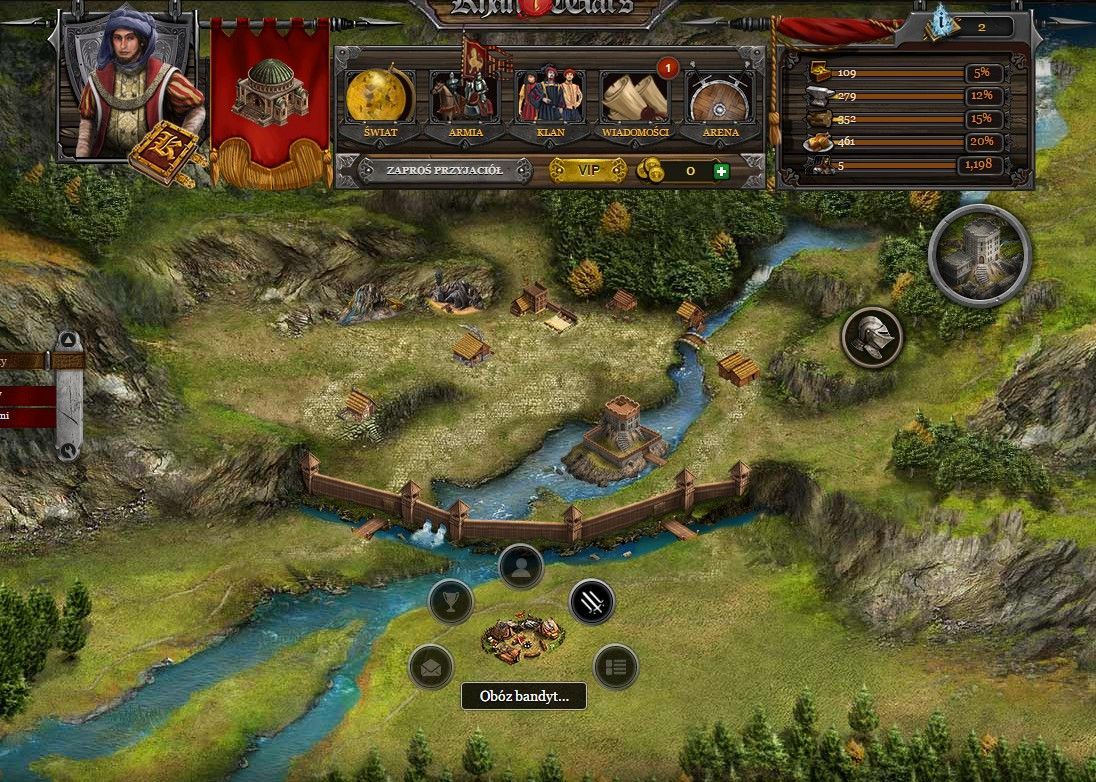Viewport: 1096px width, 782px height.
Task: Collapse side panel with up arrow
Action: [68, 340]
